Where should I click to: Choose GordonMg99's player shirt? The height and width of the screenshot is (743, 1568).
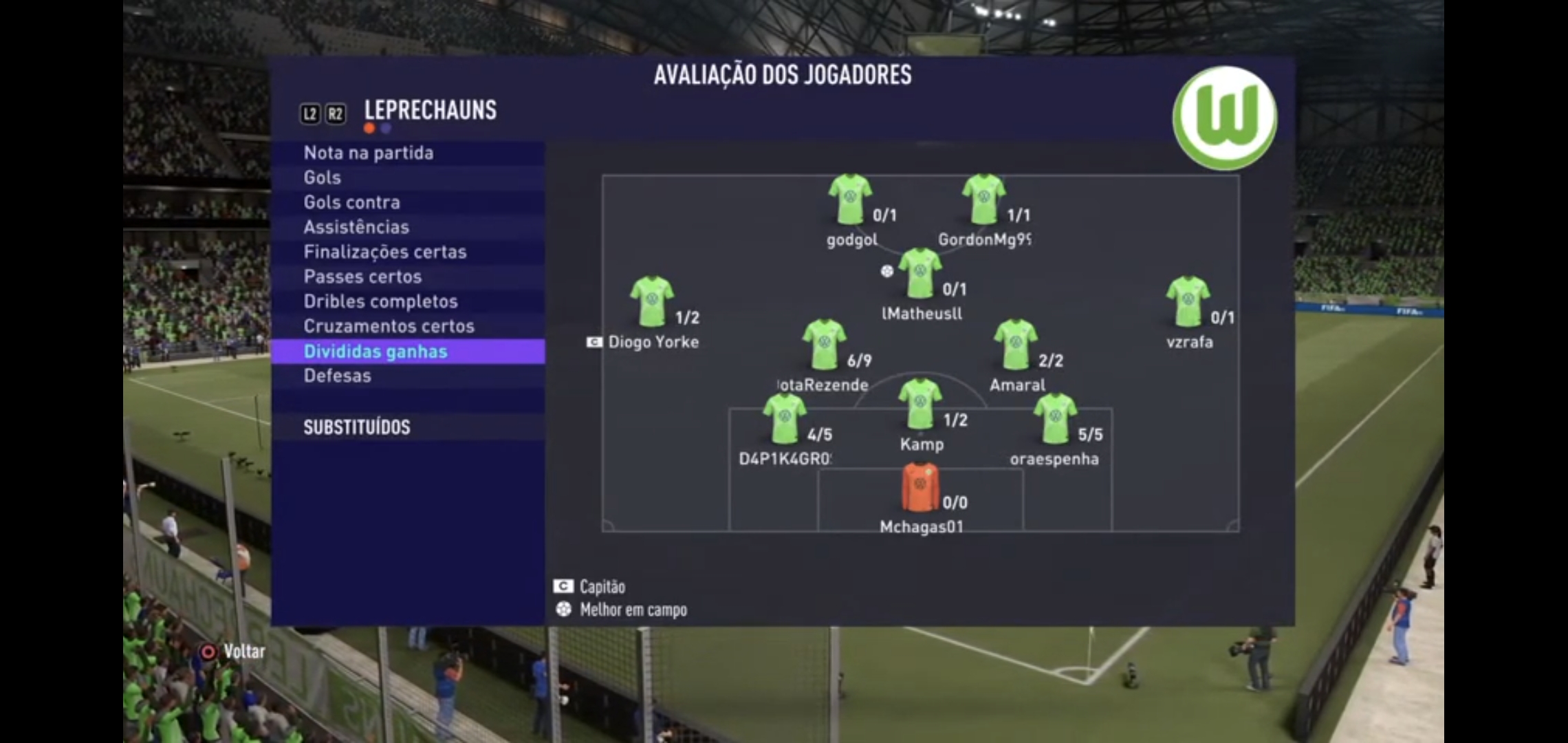pos(983,200)
